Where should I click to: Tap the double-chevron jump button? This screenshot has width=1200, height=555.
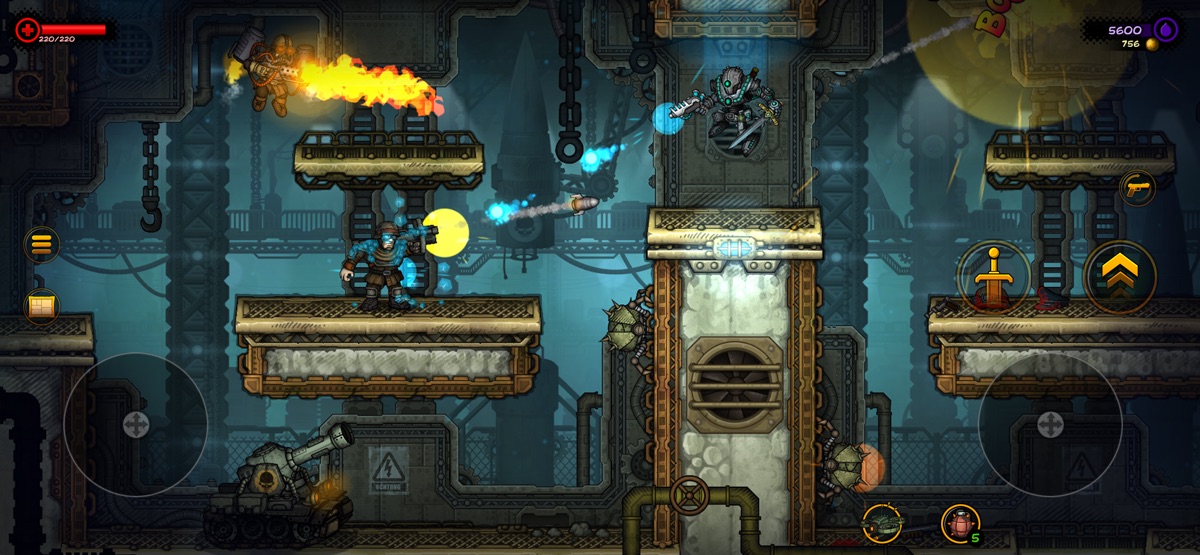tap(1120, 276)
